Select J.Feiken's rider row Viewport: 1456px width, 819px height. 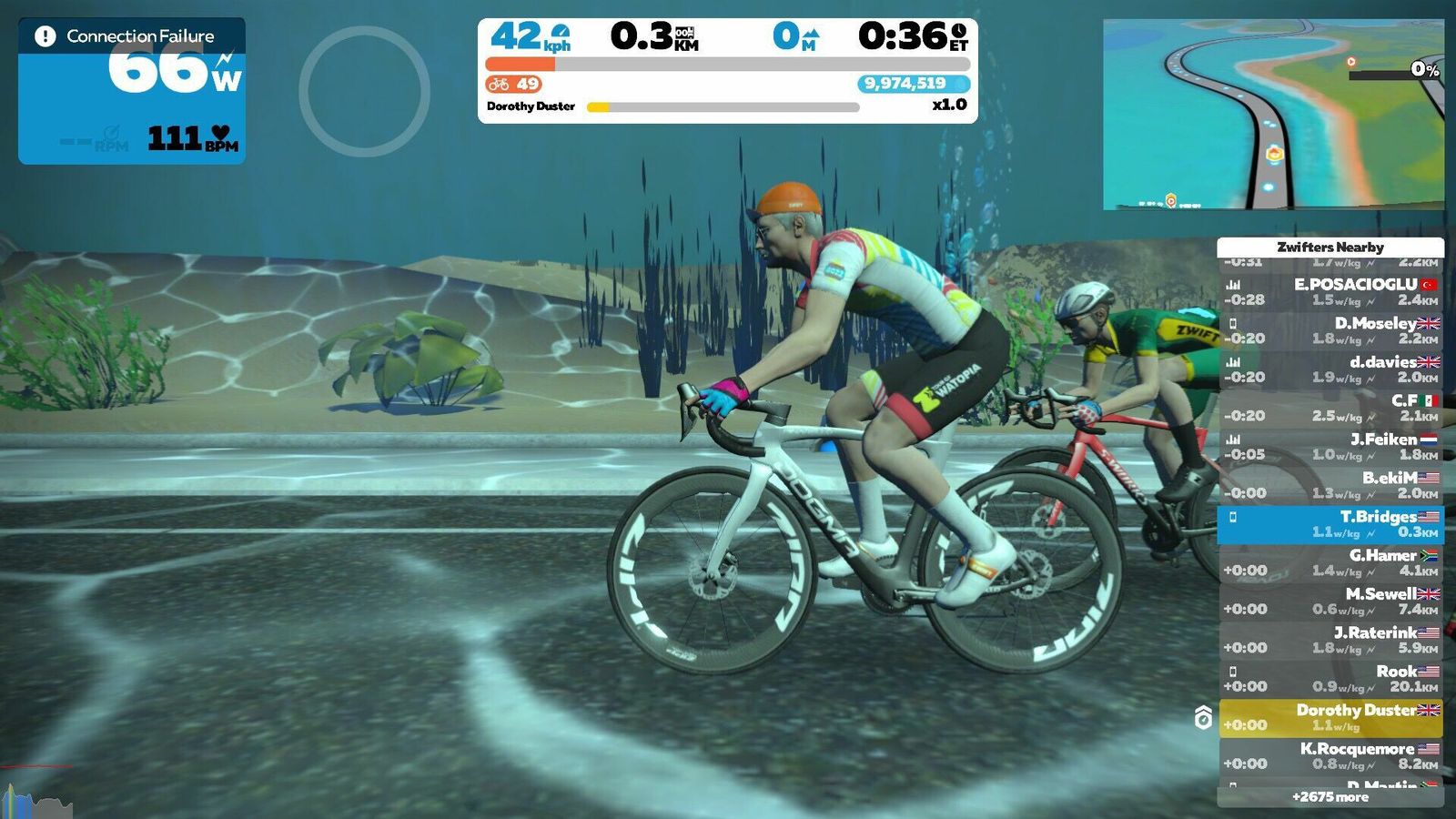[x=1330, y=447]
